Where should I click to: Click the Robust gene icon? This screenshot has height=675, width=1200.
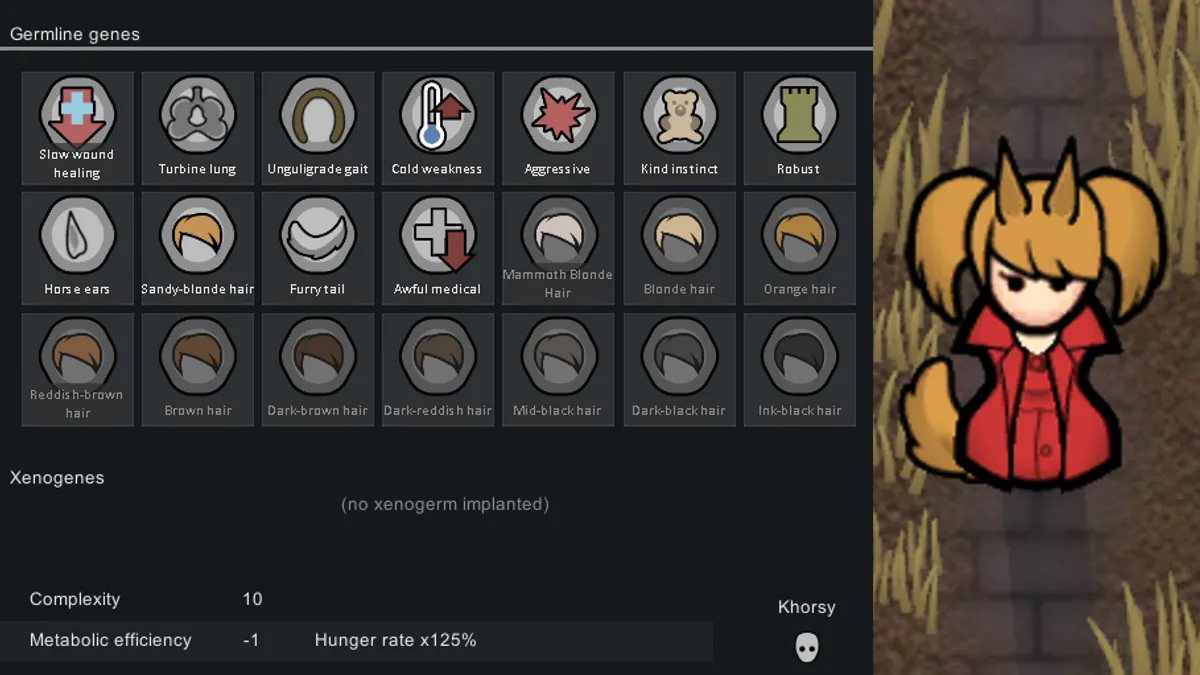[x=799, y=127]
